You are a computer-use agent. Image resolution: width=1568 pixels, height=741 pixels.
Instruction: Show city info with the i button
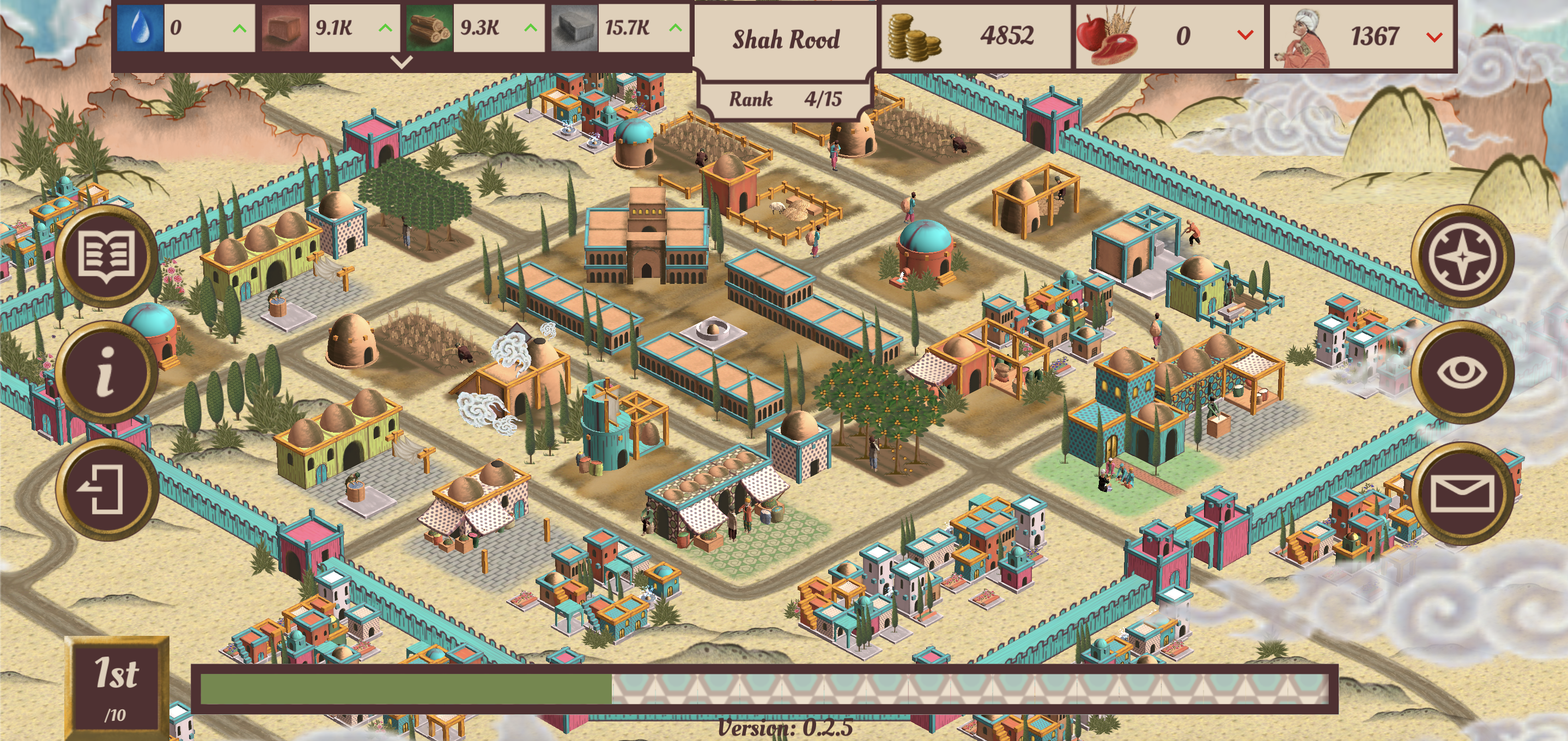pyautogui.click(x=107, y=372)
